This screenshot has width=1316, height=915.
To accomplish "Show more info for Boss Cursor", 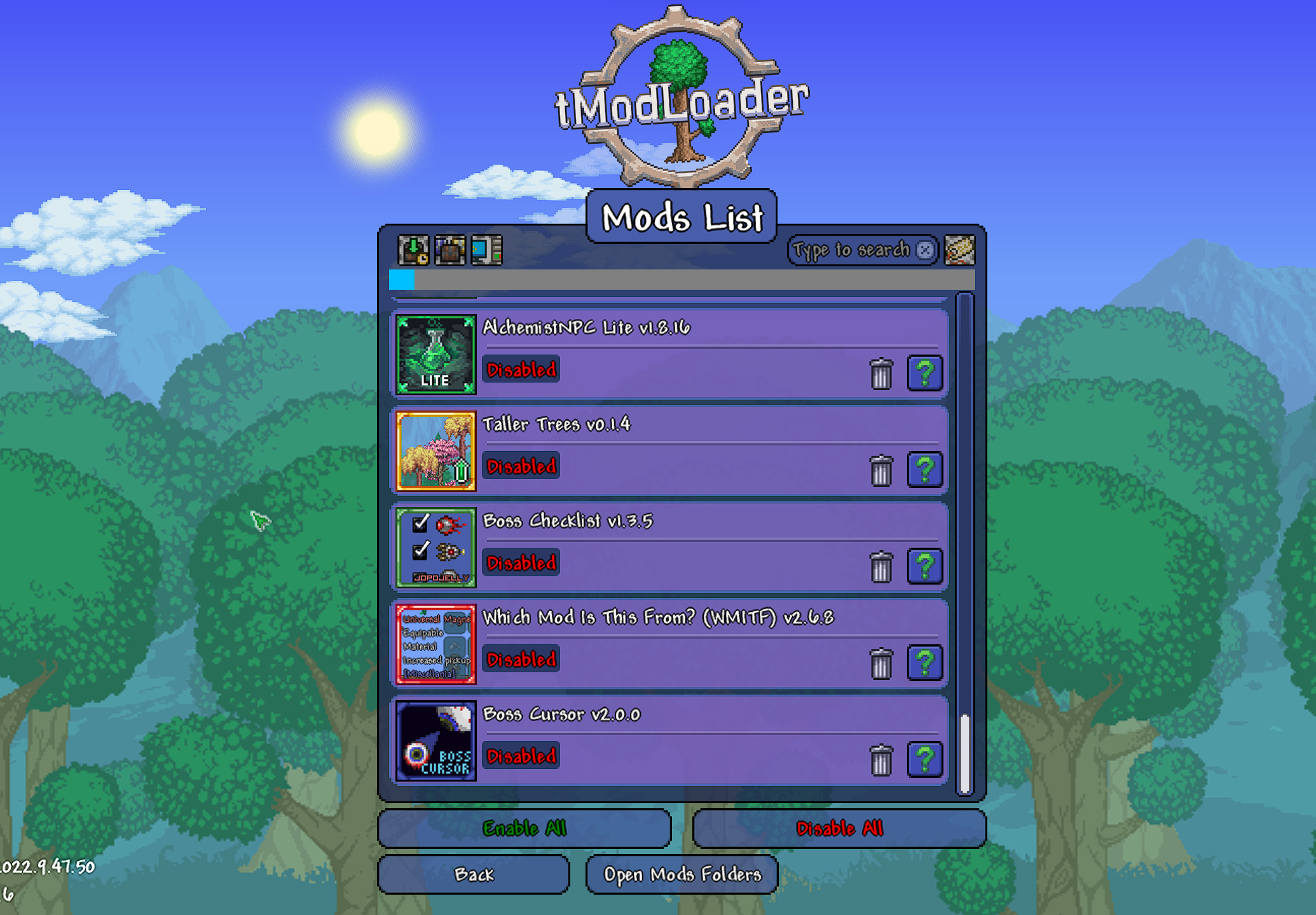I will click(x=924, y=759).
